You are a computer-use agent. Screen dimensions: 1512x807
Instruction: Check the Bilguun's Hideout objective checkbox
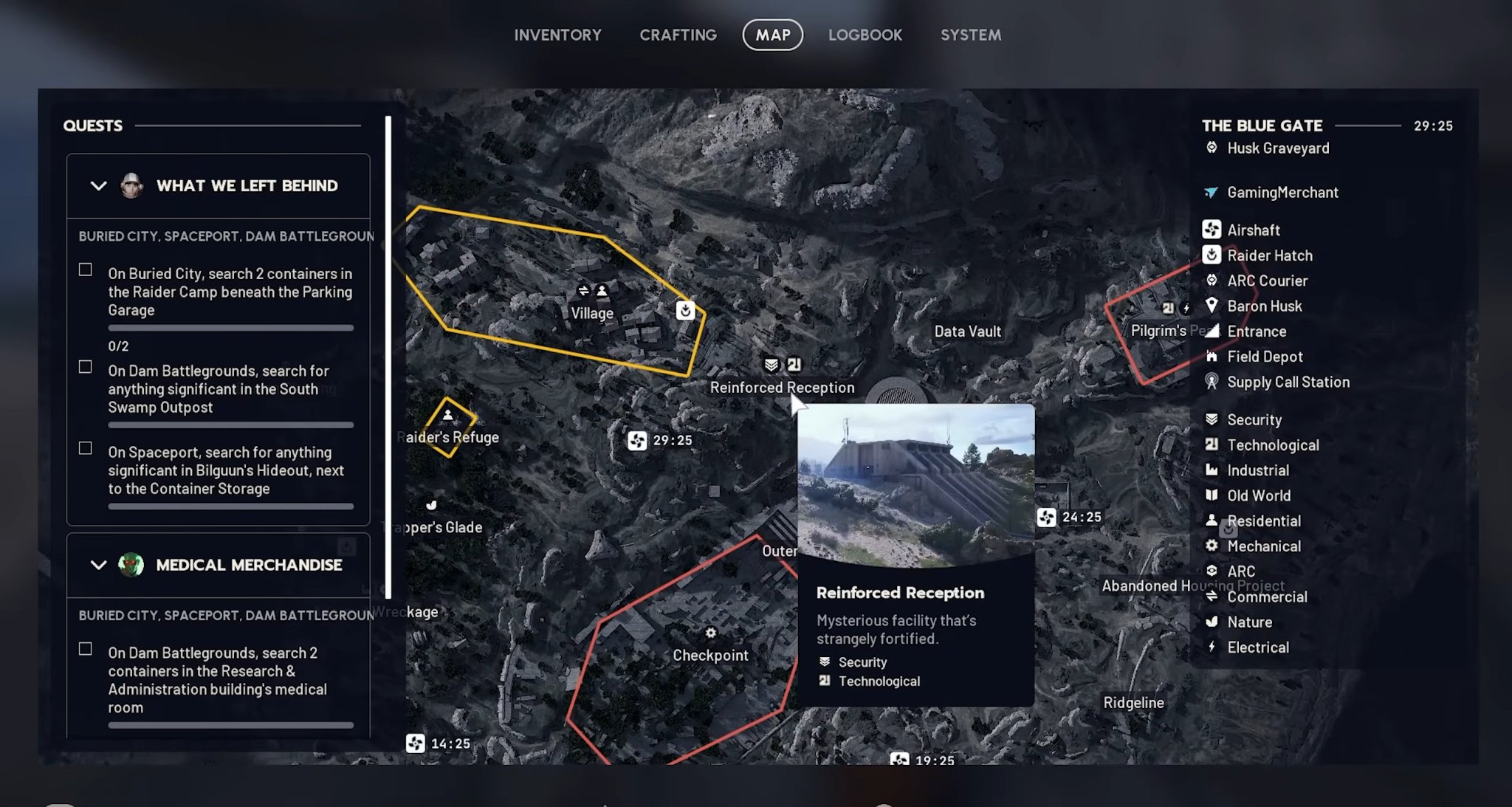coord(83,449)
